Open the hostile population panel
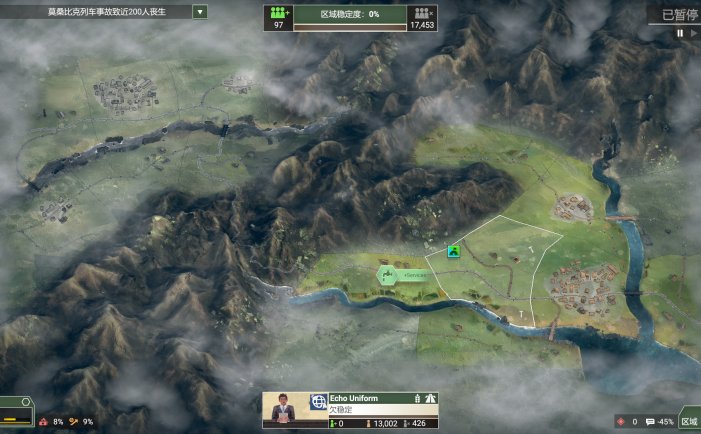701x434 pixels. coord(422,17)
